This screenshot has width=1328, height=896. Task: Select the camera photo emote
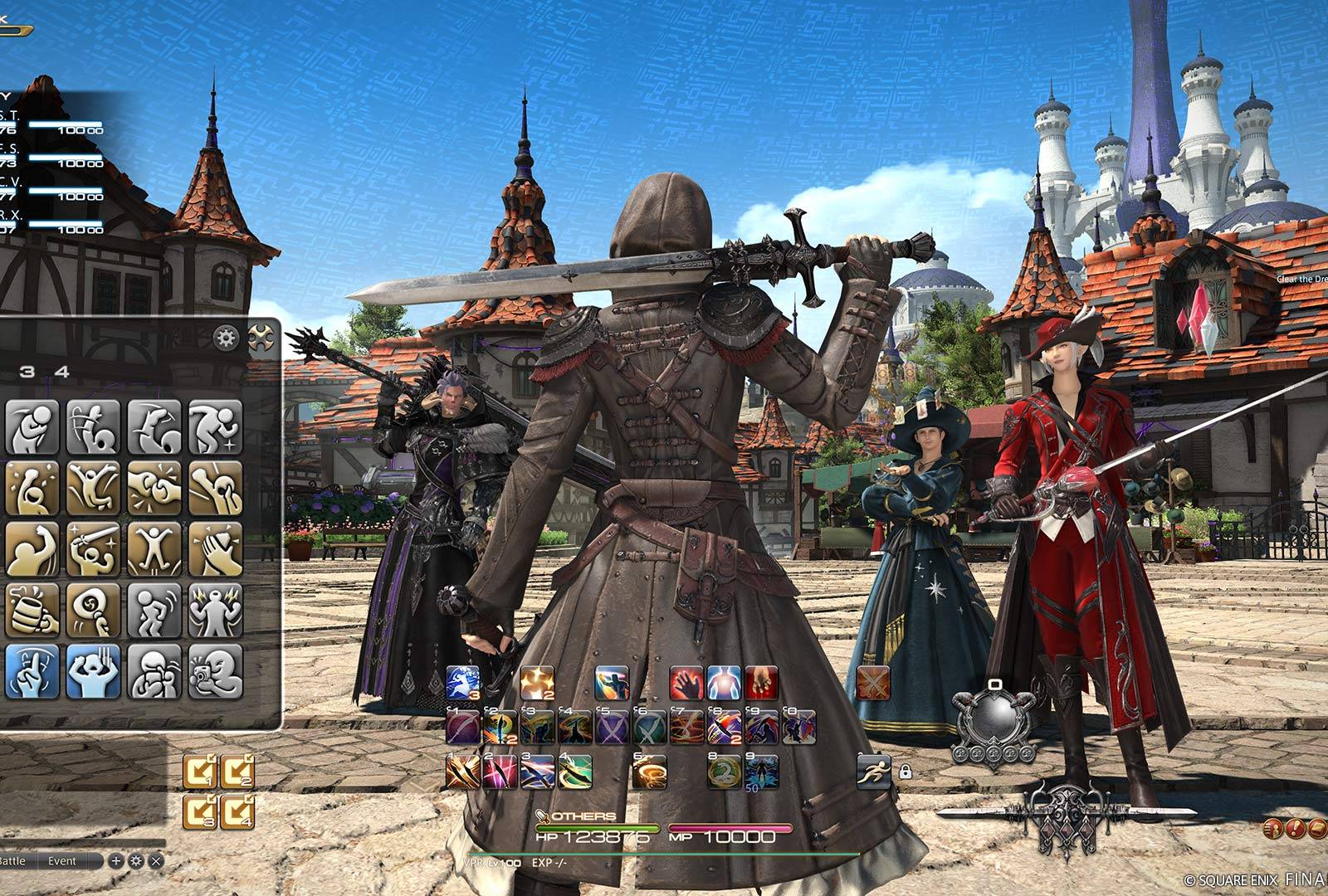(x=216, y=671)
